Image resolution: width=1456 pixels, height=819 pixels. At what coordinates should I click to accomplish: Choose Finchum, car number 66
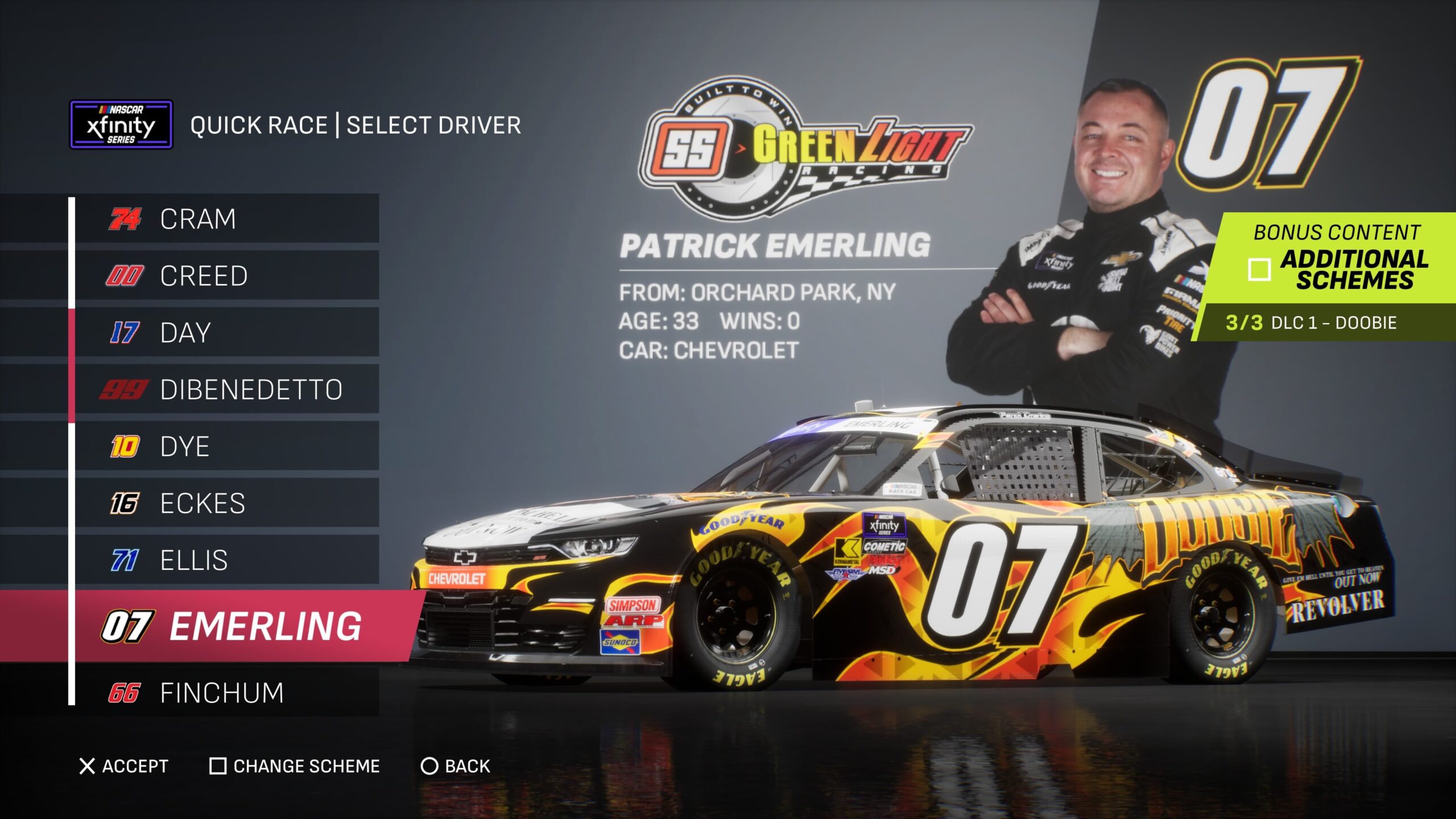pos(227,693)
